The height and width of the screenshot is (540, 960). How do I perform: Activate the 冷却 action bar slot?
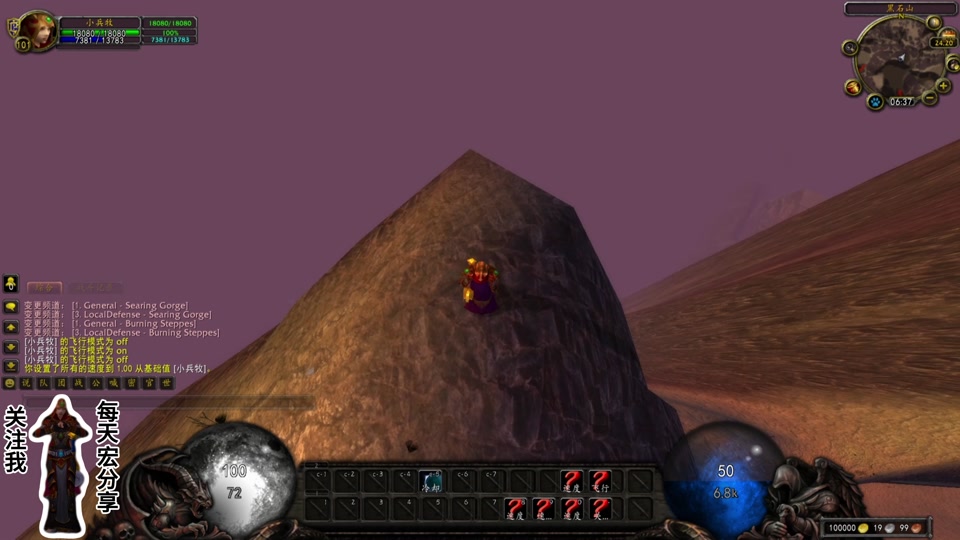(432, 481)
